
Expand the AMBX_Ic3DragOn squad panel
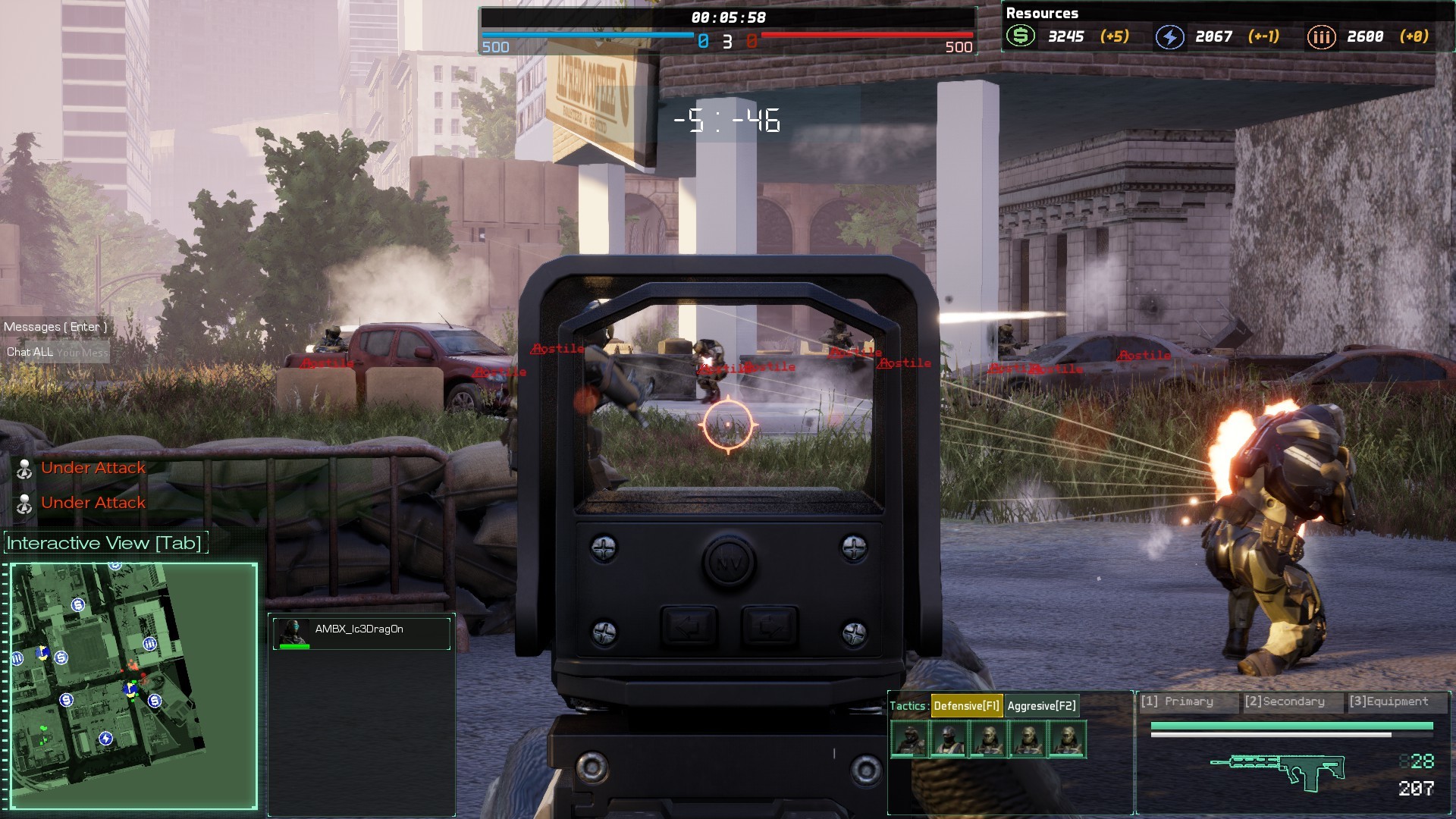click(x=361, y=628)
